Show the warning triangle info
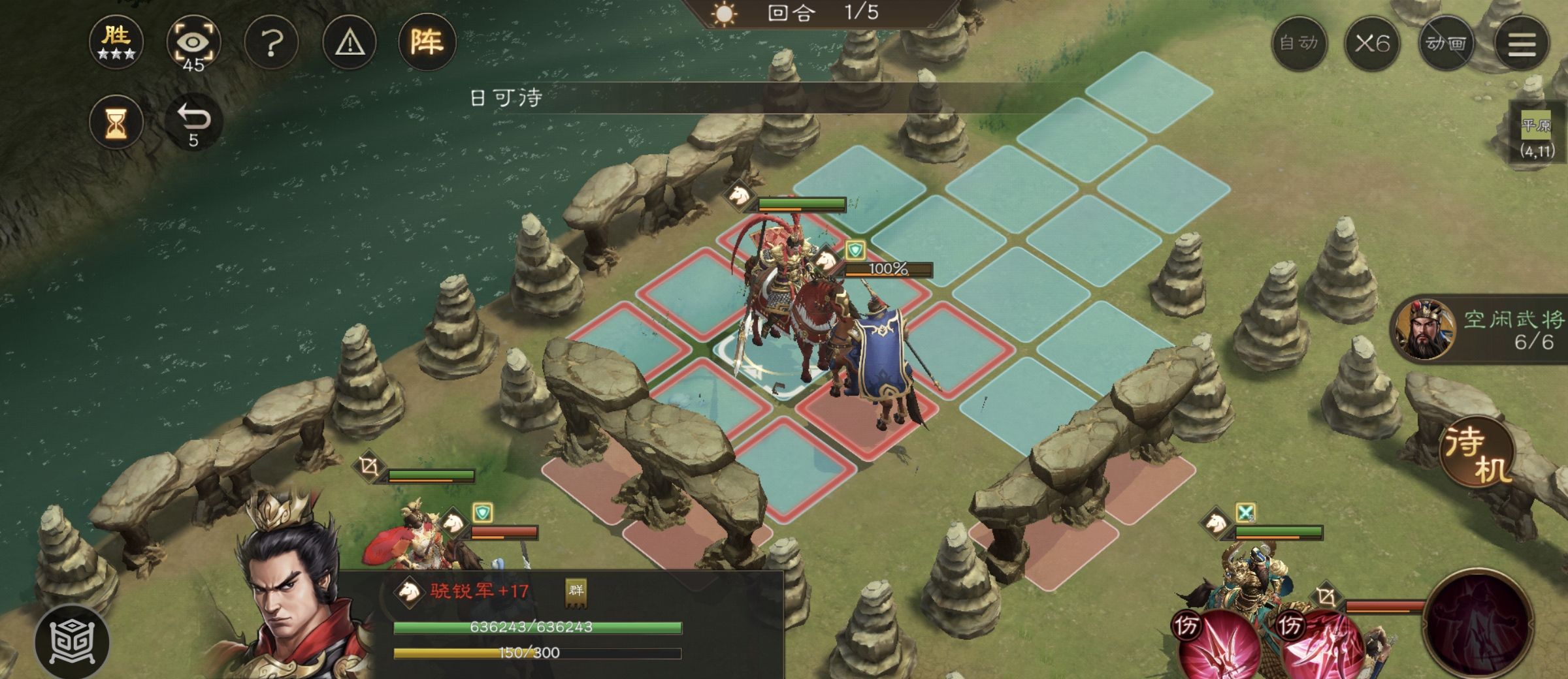The image size is (1568, 679). point(350,44)
